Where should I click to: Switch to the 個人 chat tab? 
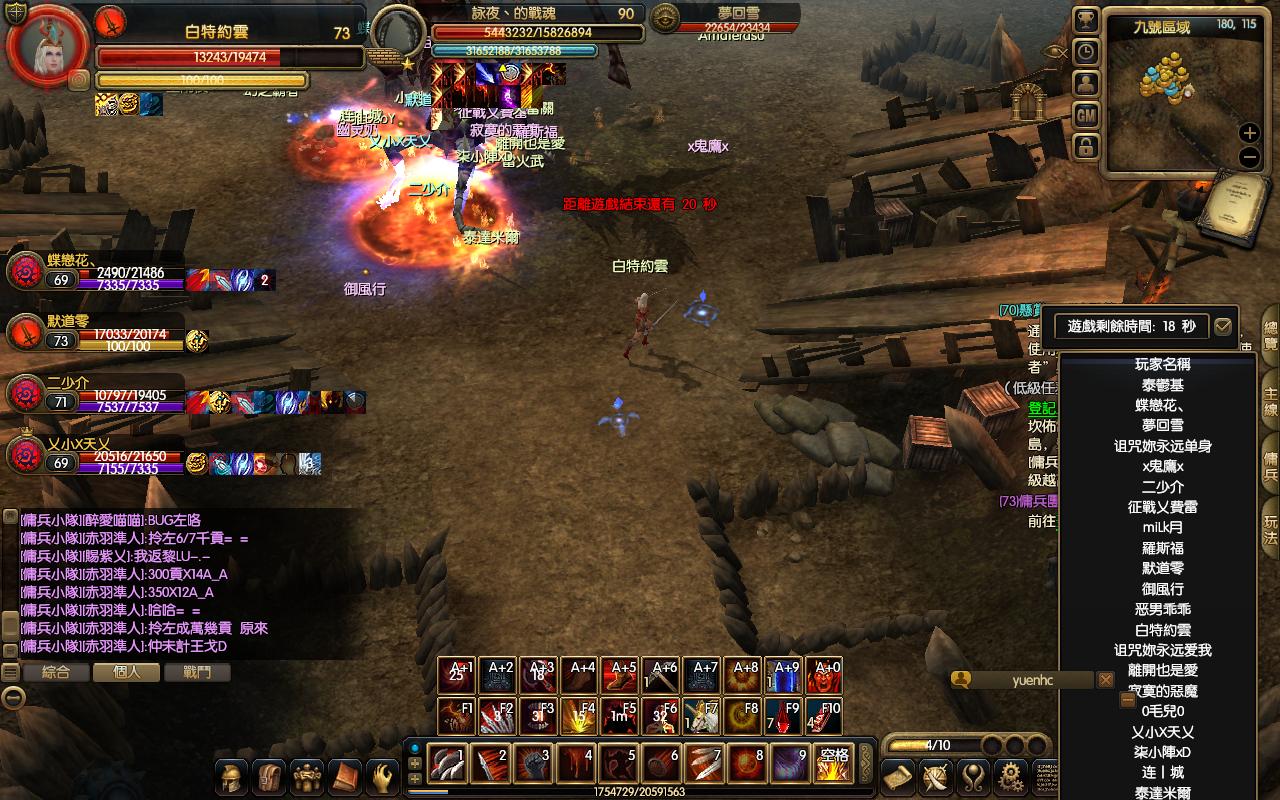(127, 672)
